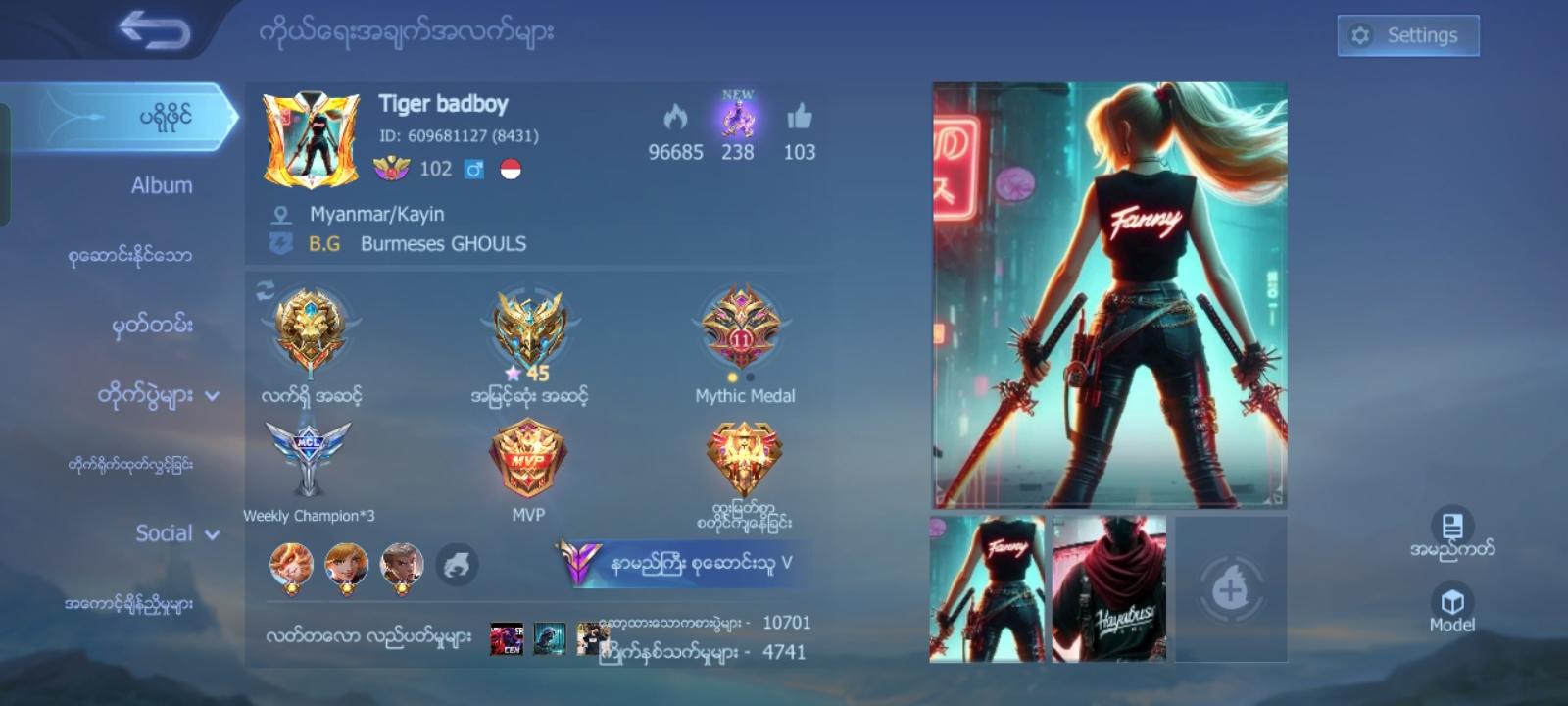1568x706 pixels.
Task: Click the thumbs-up likes icon showing 103
Action: 800,120
